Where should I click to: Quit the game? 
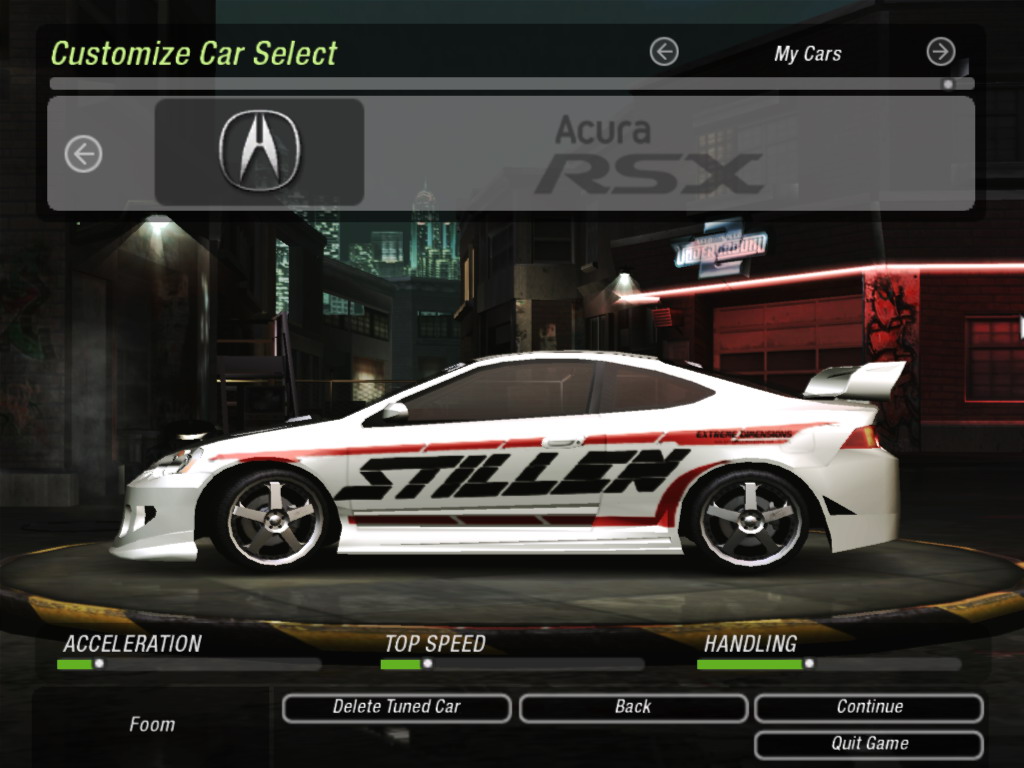pos(869,744)
